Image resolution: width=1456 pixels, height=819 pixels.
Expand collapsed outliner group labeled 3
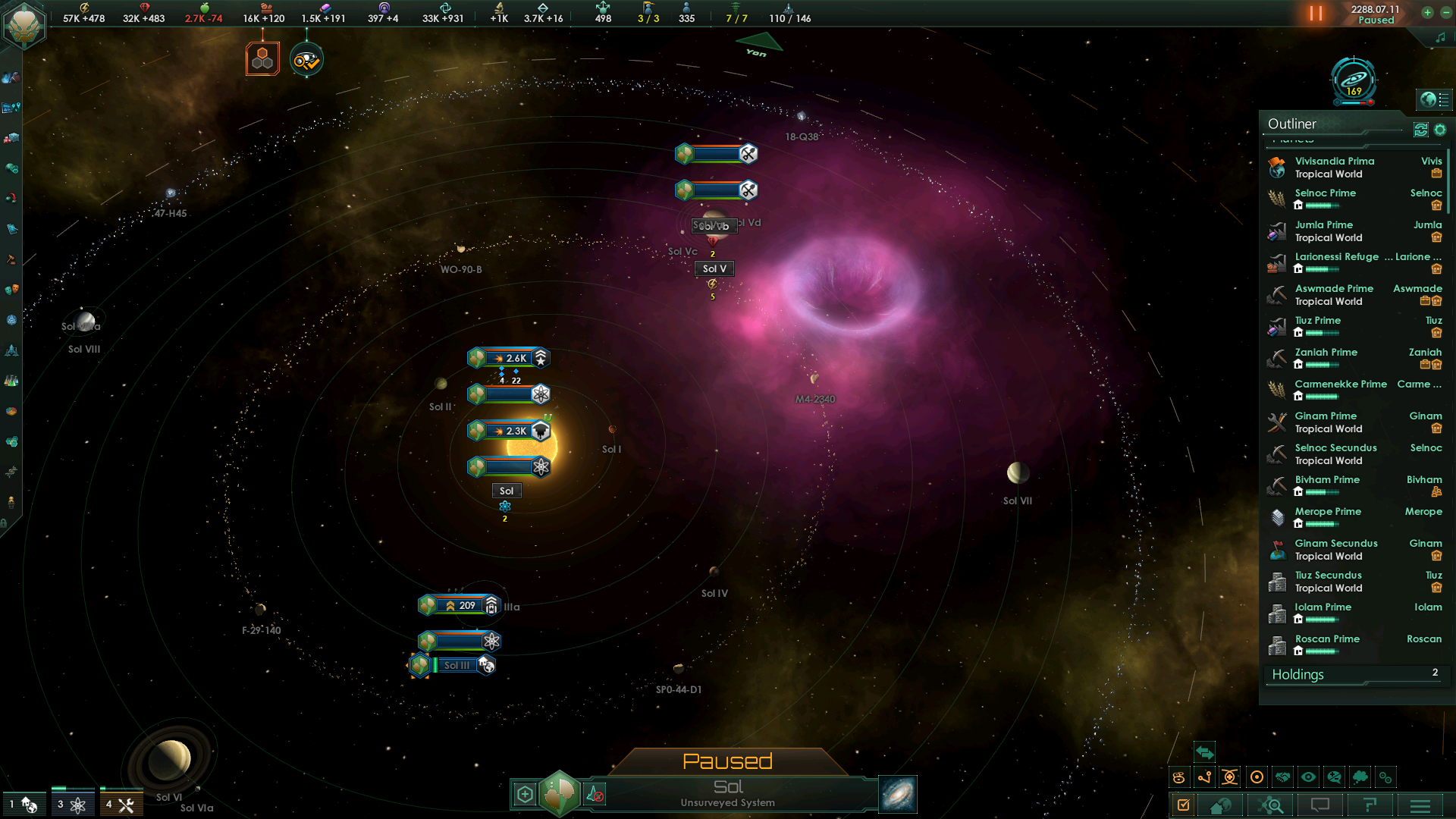coord(74,802)
